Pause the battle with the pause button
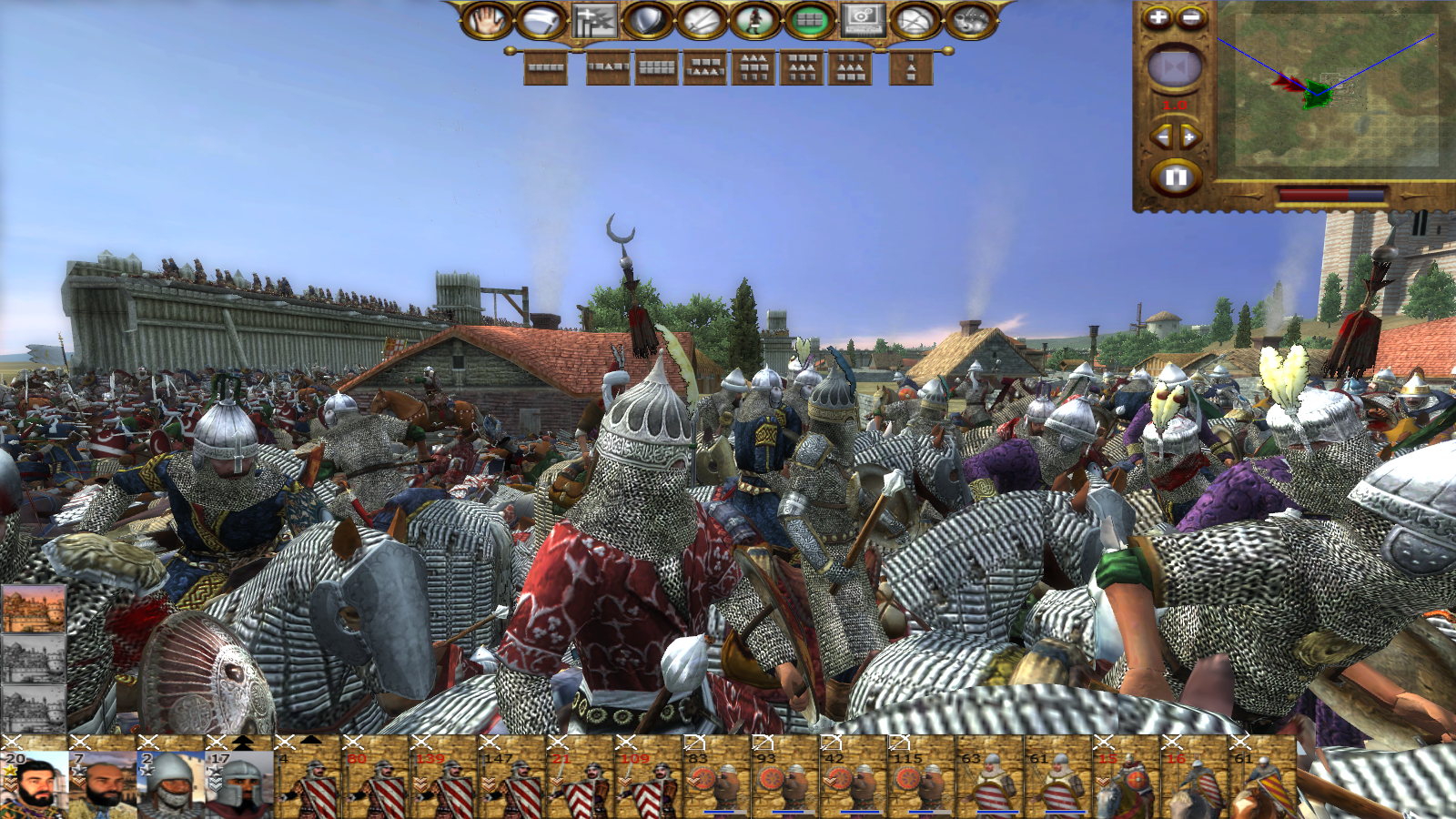 tap(1176, 177)
